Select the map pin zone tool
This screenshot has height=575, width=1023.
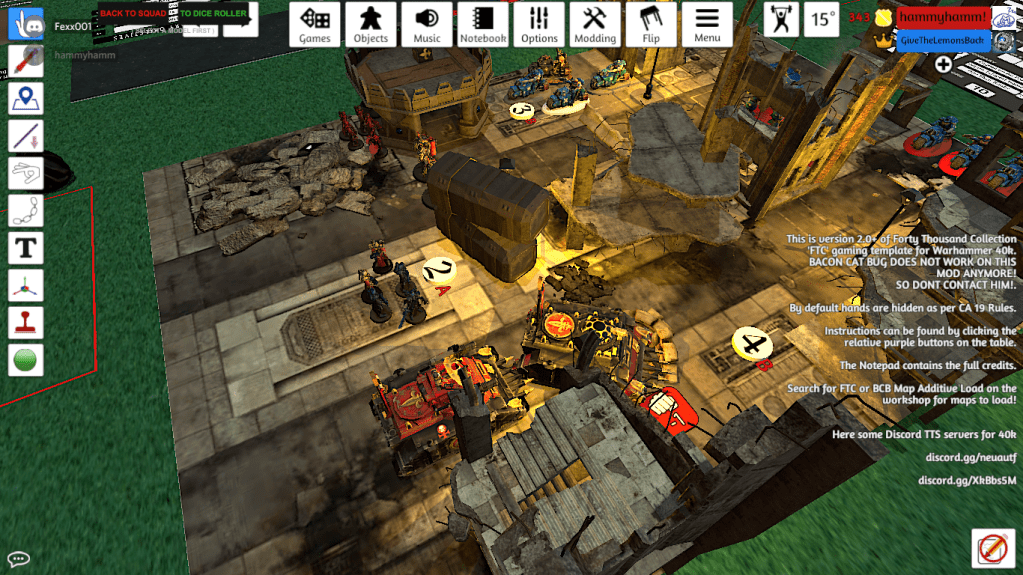(x=25, y=98)
